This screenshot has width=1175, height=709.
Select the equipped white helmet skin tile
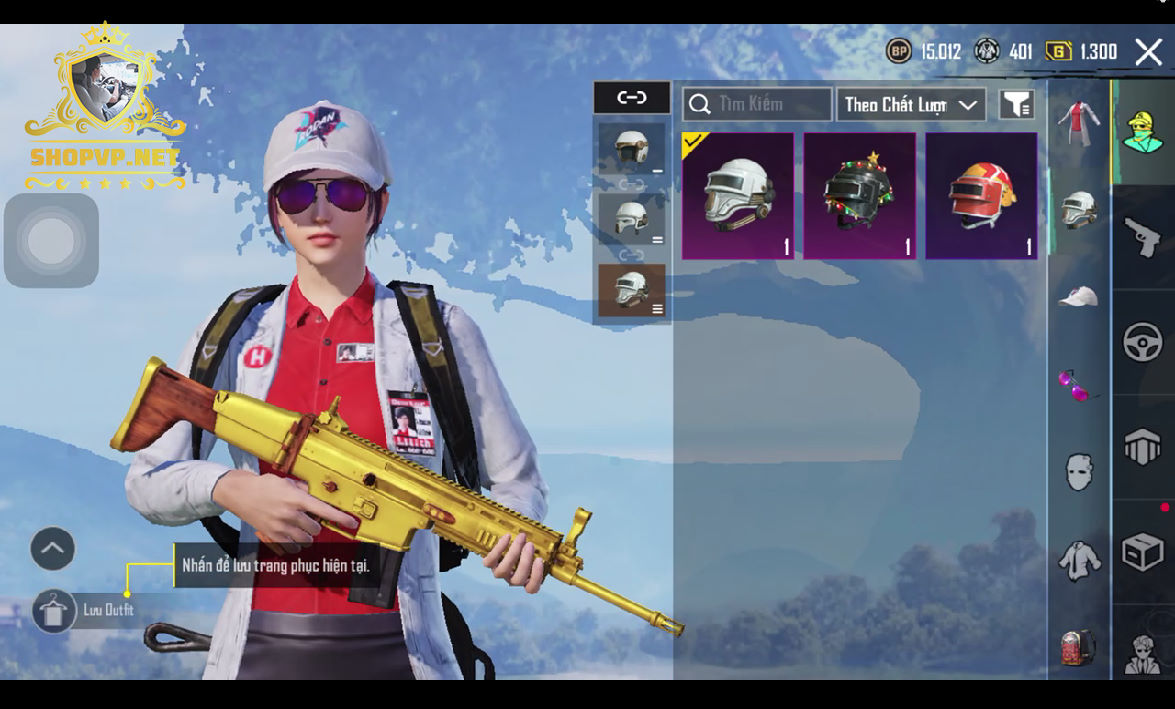(x=738, y=196)
